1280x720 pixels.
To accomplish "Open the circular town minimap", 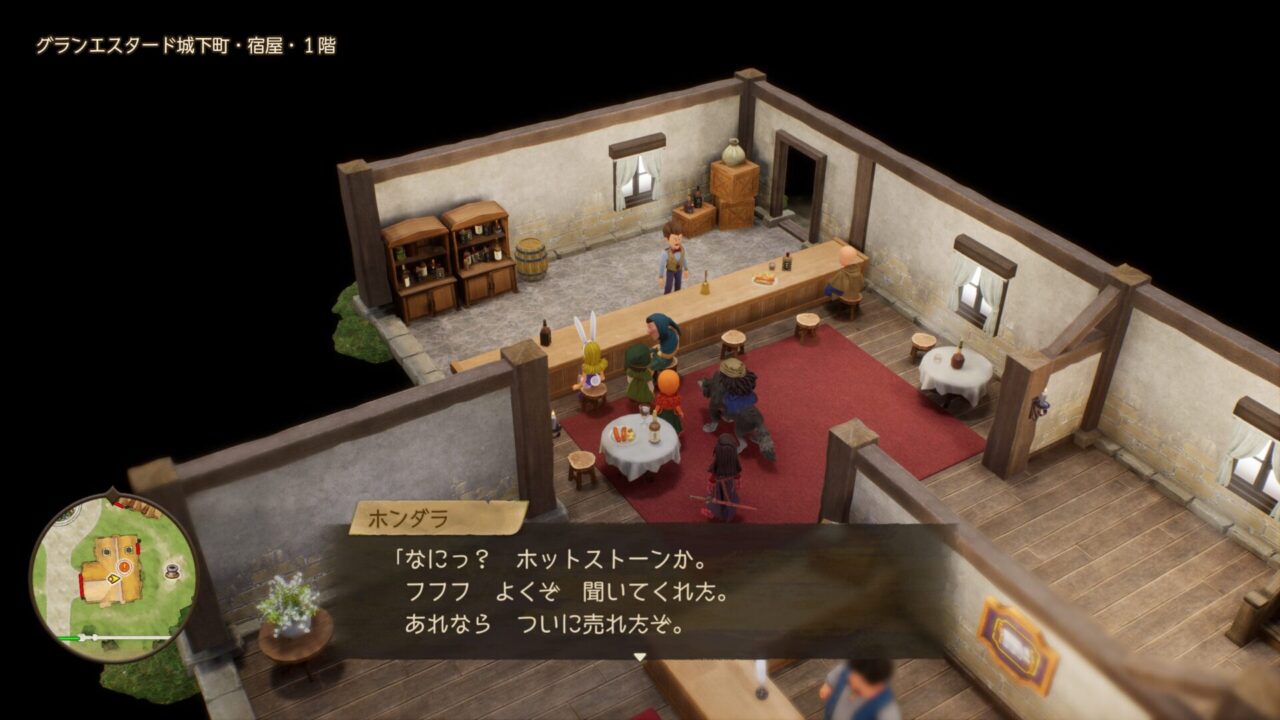I will coord(113,577).
